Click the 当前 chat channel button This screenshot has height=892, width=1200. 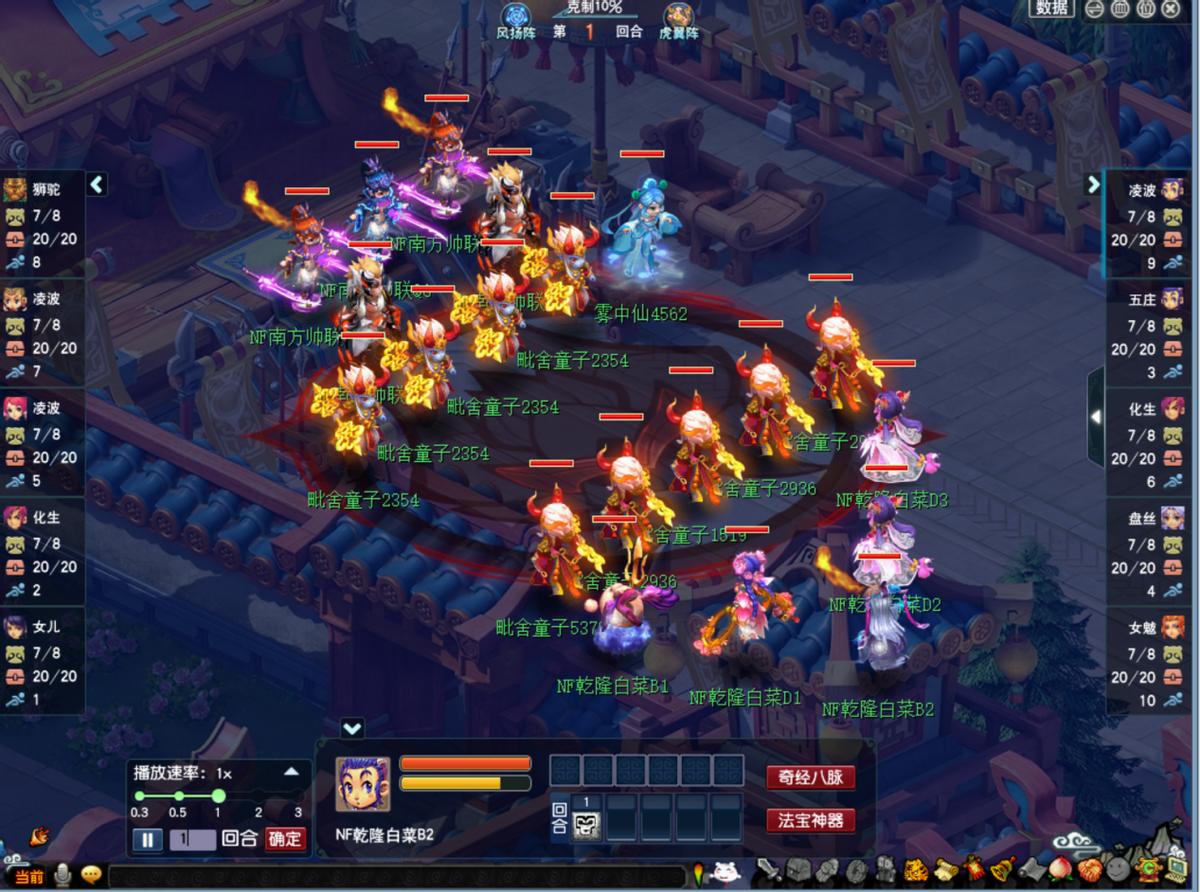click(29, 876)
